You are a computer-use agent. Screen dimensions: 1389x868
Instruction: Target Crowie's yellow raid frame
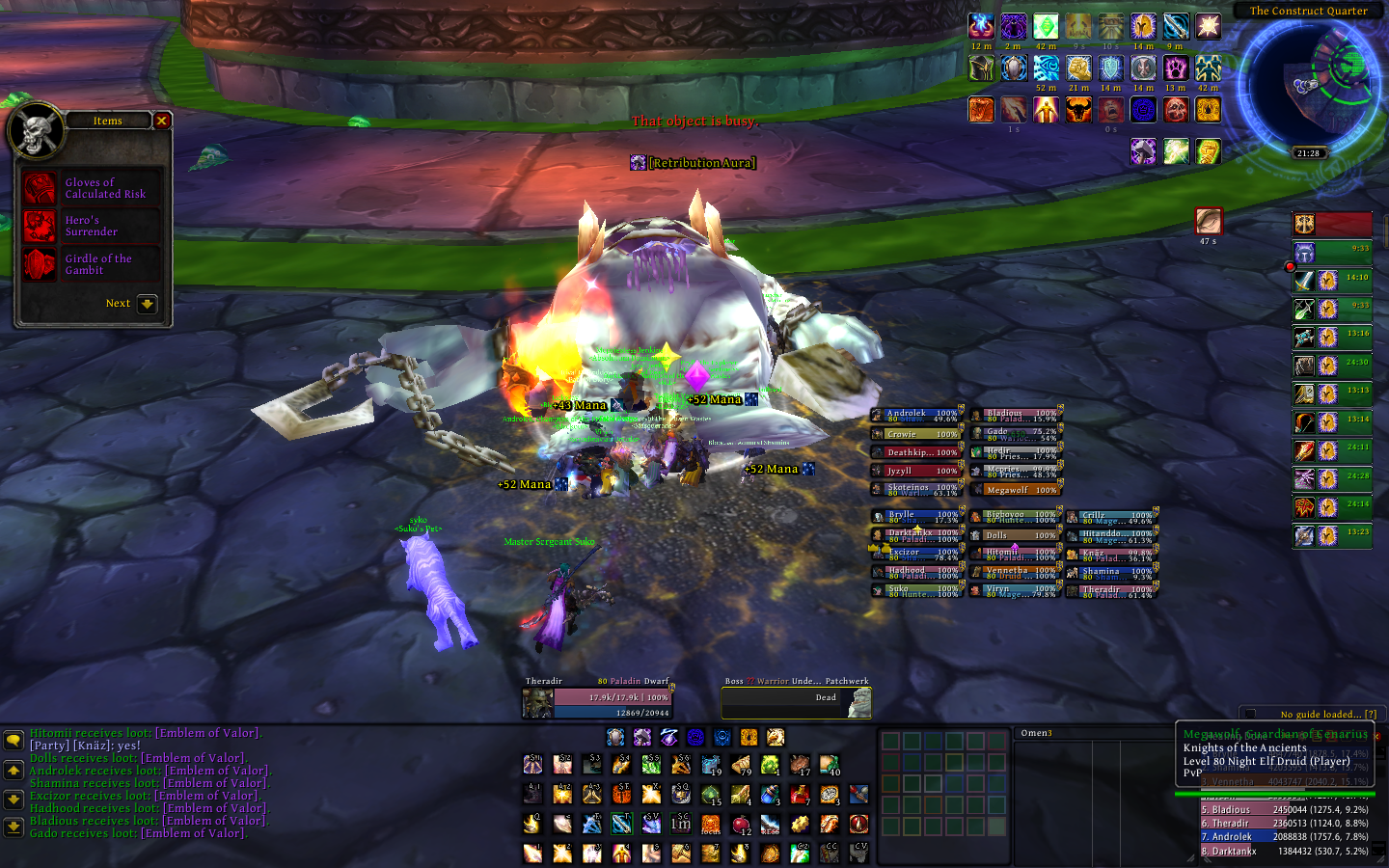click(x=916, y=434)
